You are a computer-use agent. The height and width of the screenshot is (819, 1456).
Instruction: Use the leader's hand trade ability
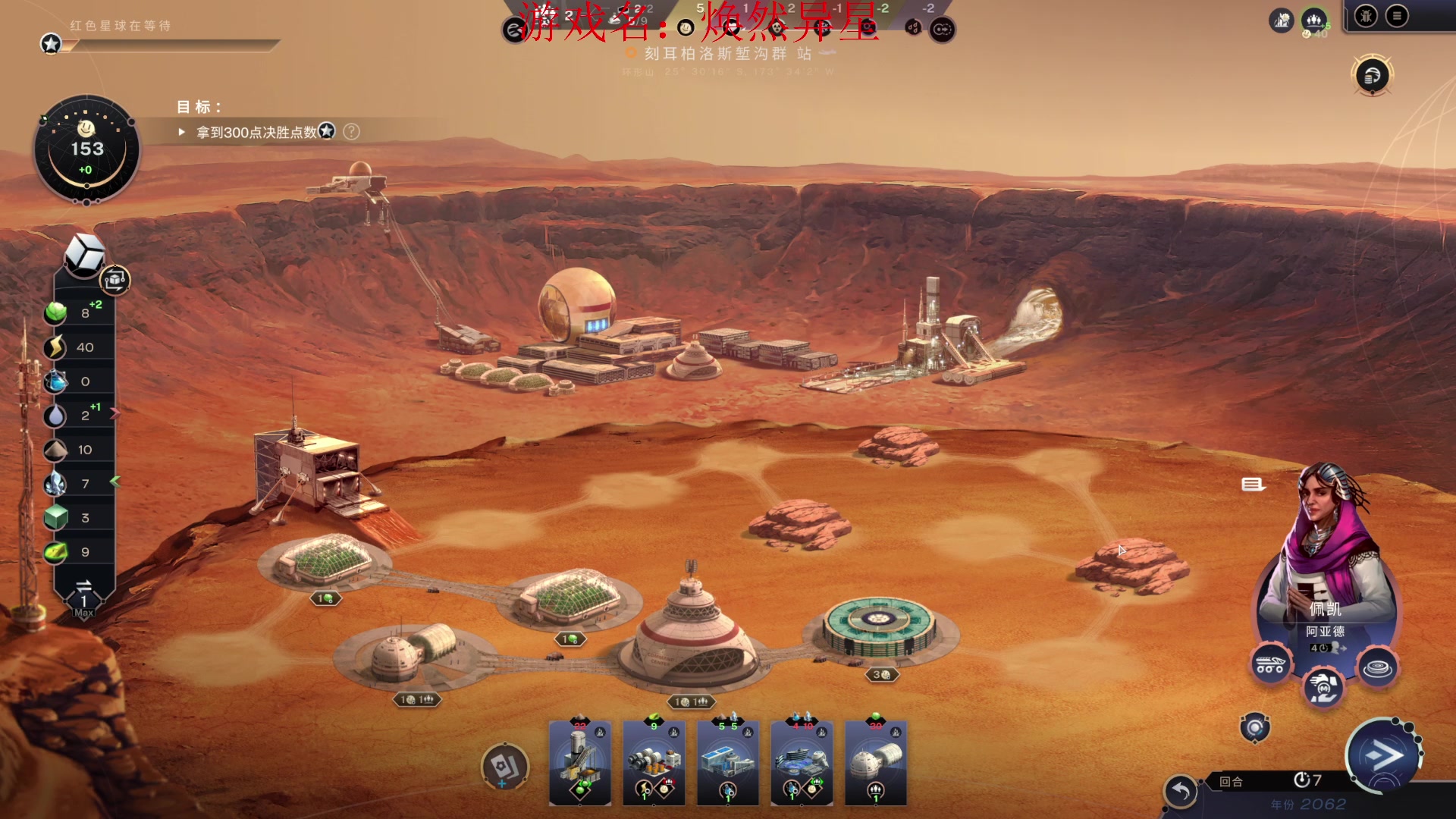point(1323,688)
